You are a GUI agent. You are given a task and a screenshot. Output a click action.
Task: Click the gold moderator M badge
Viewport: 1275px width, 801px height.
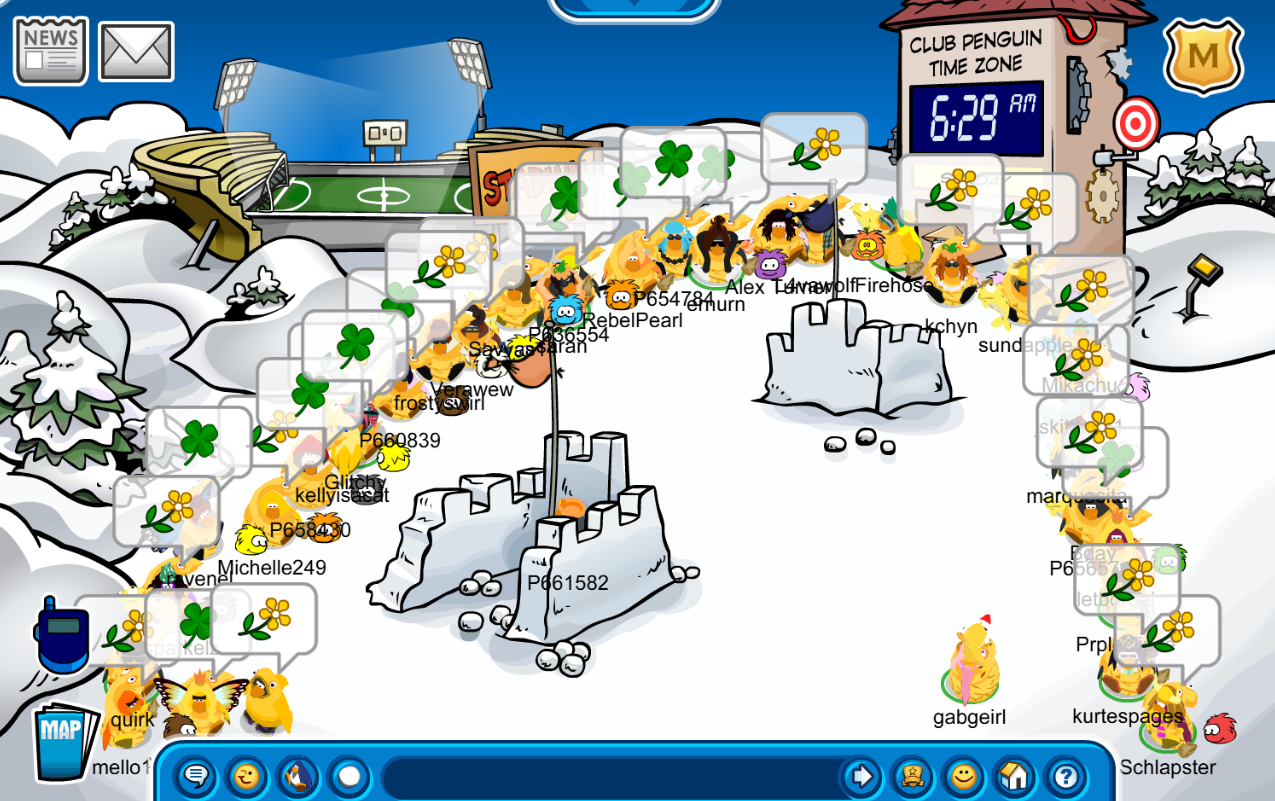coord(1203,56)
